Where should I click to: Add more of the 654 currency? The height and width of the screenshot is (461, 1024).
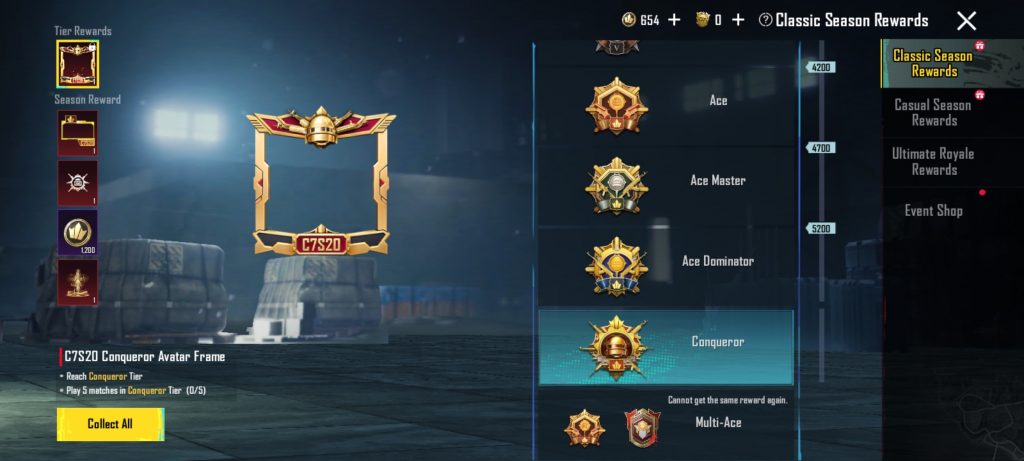674,20
